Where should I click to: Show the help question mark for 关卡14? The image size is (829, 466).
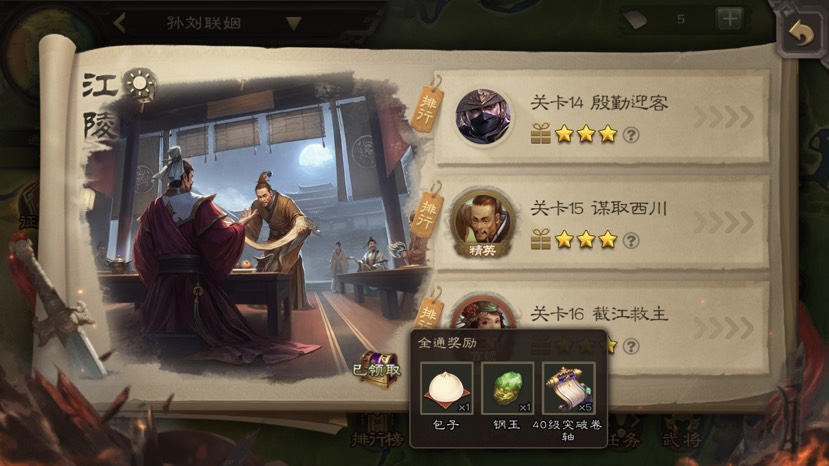(x=631, y=134)
